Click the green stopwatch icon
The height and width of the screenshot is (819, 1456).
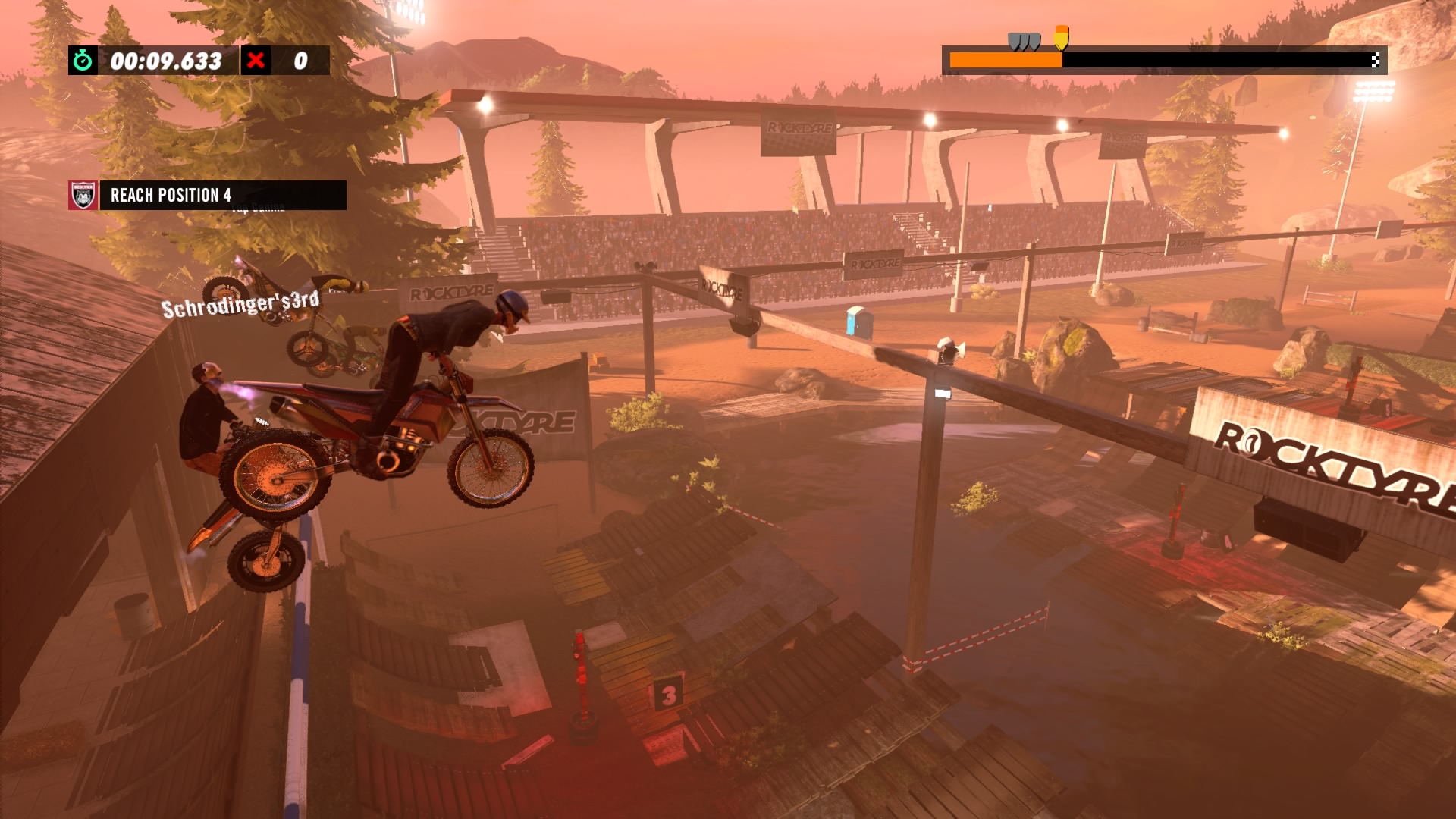pyautogui.click(x=83, y=61)
